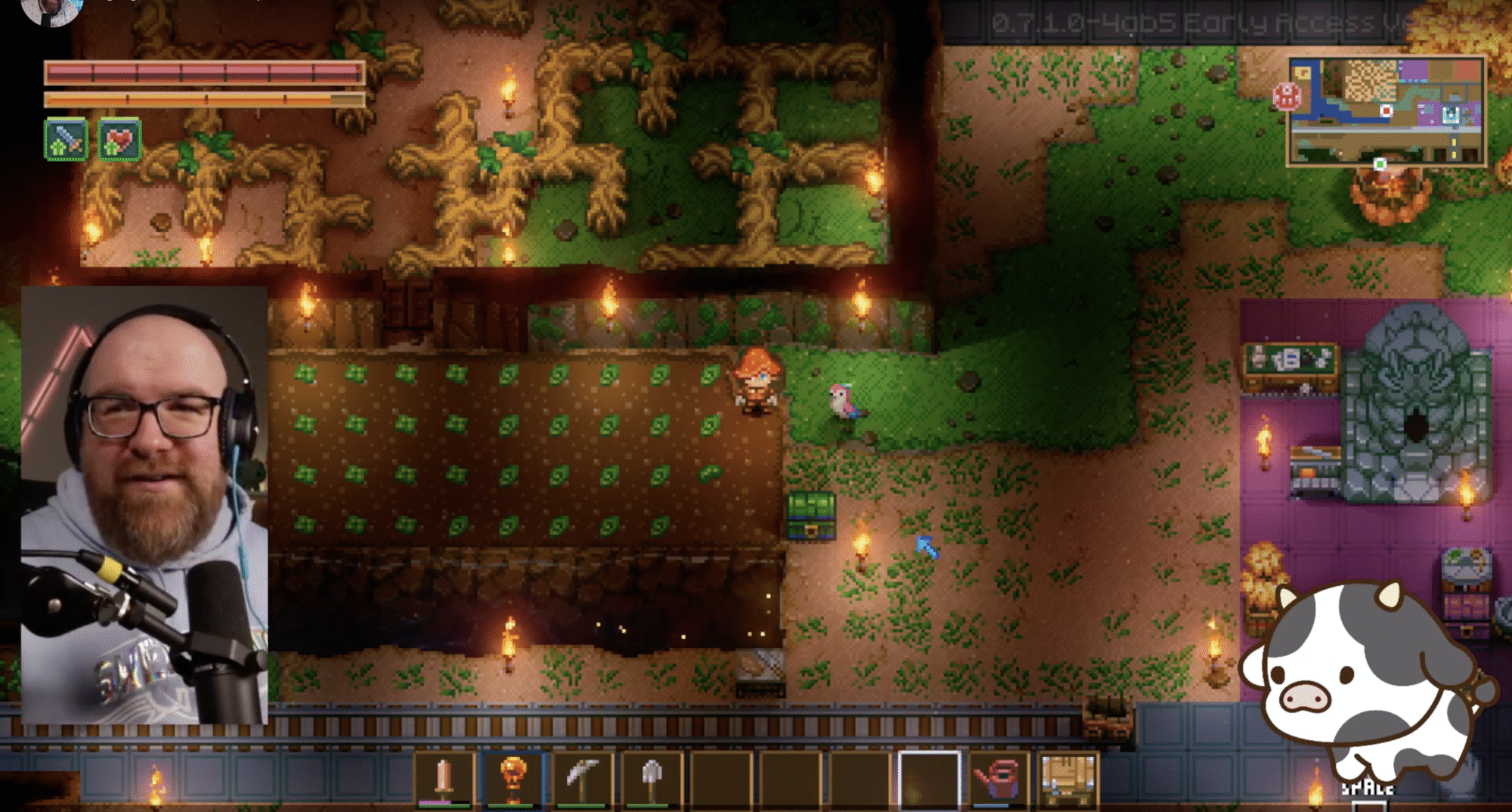
Task: Equip the pickaxe from the hotbar
Action: click(582, 779)
